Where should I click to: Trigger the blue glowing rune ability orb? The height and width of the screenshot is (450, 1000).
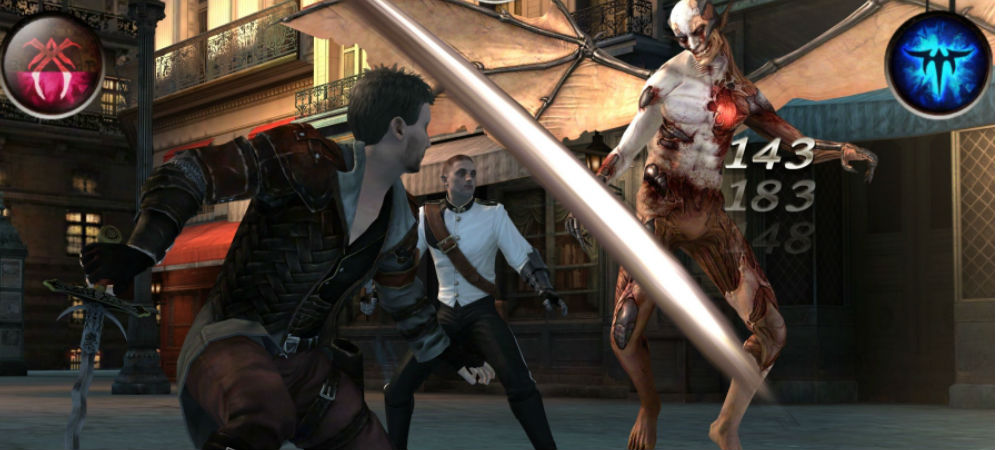[937, 63]
